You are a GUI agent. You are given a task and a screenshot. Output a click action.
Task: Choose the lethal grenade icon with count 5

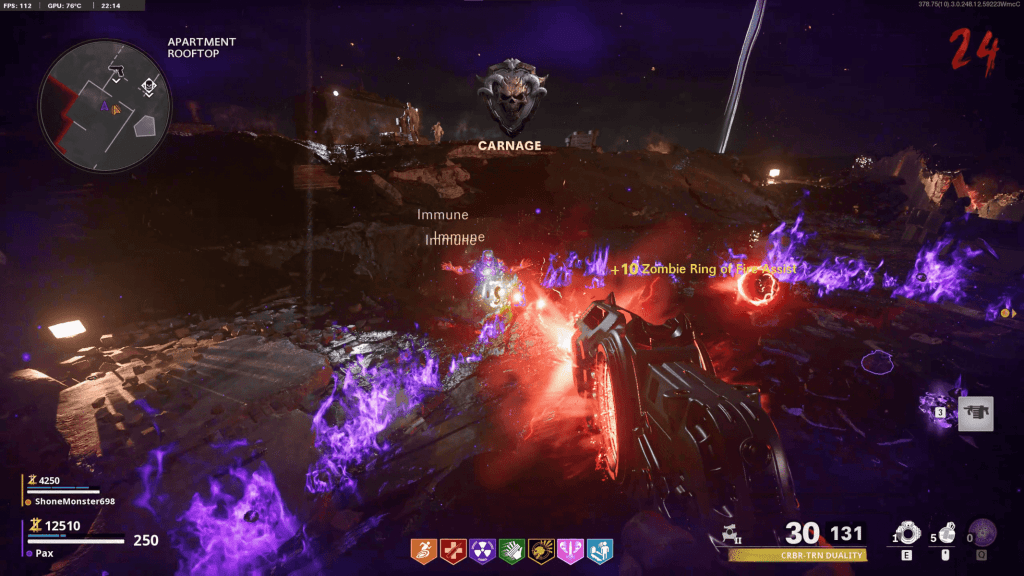(947, 533)
